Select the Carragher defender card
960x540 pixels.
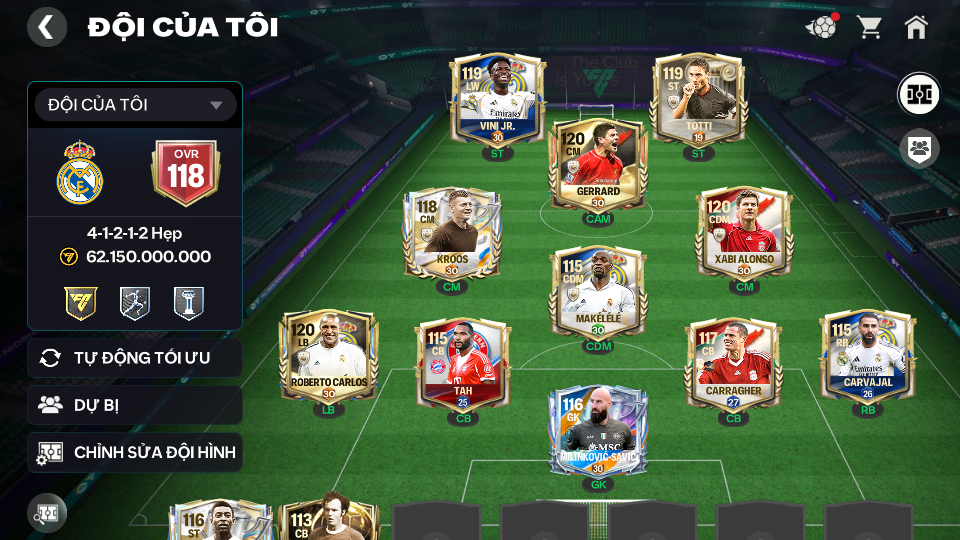pyautogui.click(x=733, y=364)
